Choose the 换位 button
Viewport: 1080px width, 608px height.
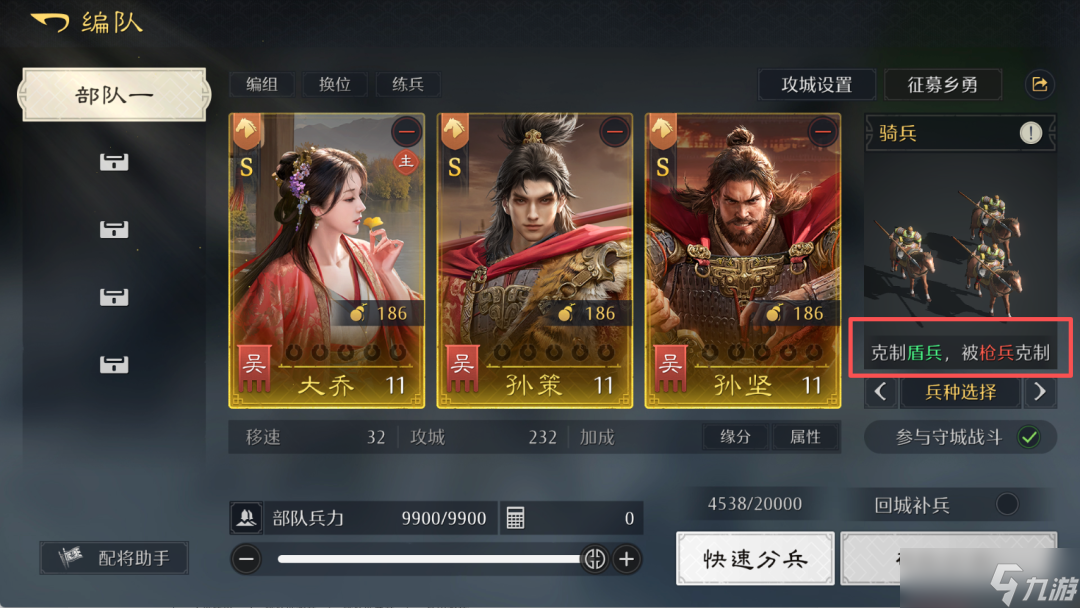tap(335, 85)
